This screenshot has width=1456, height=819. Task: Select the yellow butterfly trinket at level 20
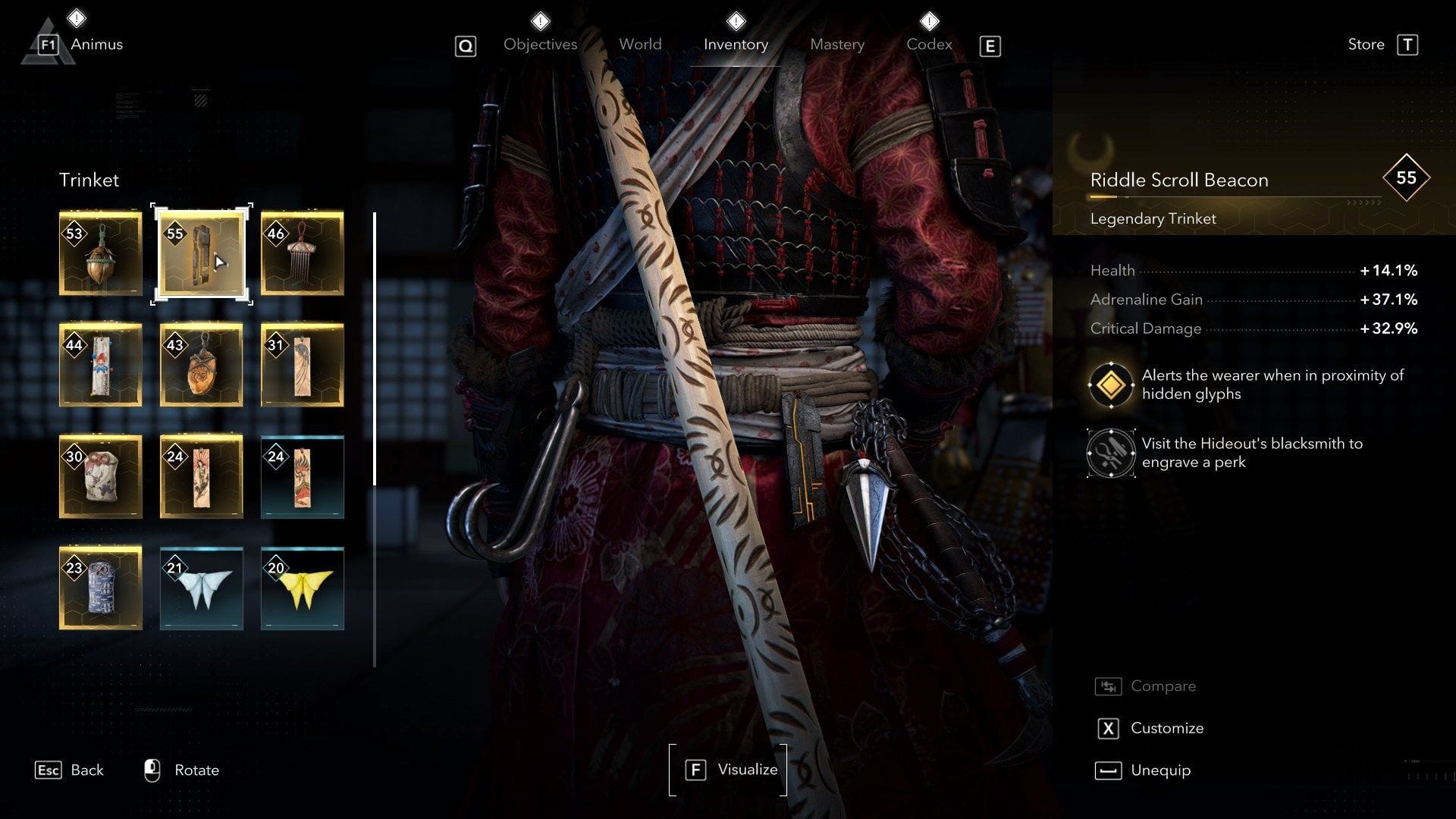click(302, 588)
